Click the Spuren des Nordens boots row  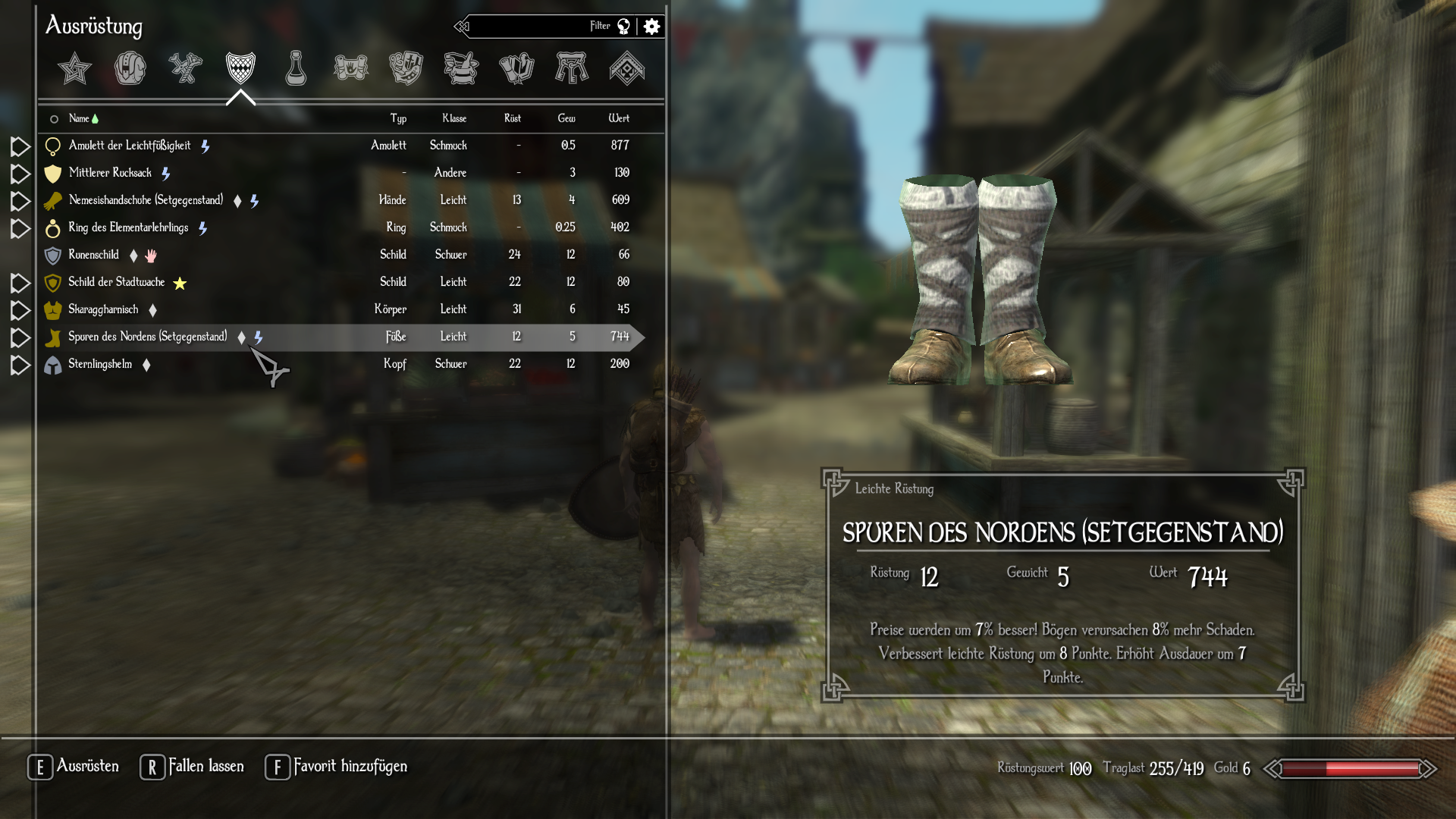(x=147, y=337)
